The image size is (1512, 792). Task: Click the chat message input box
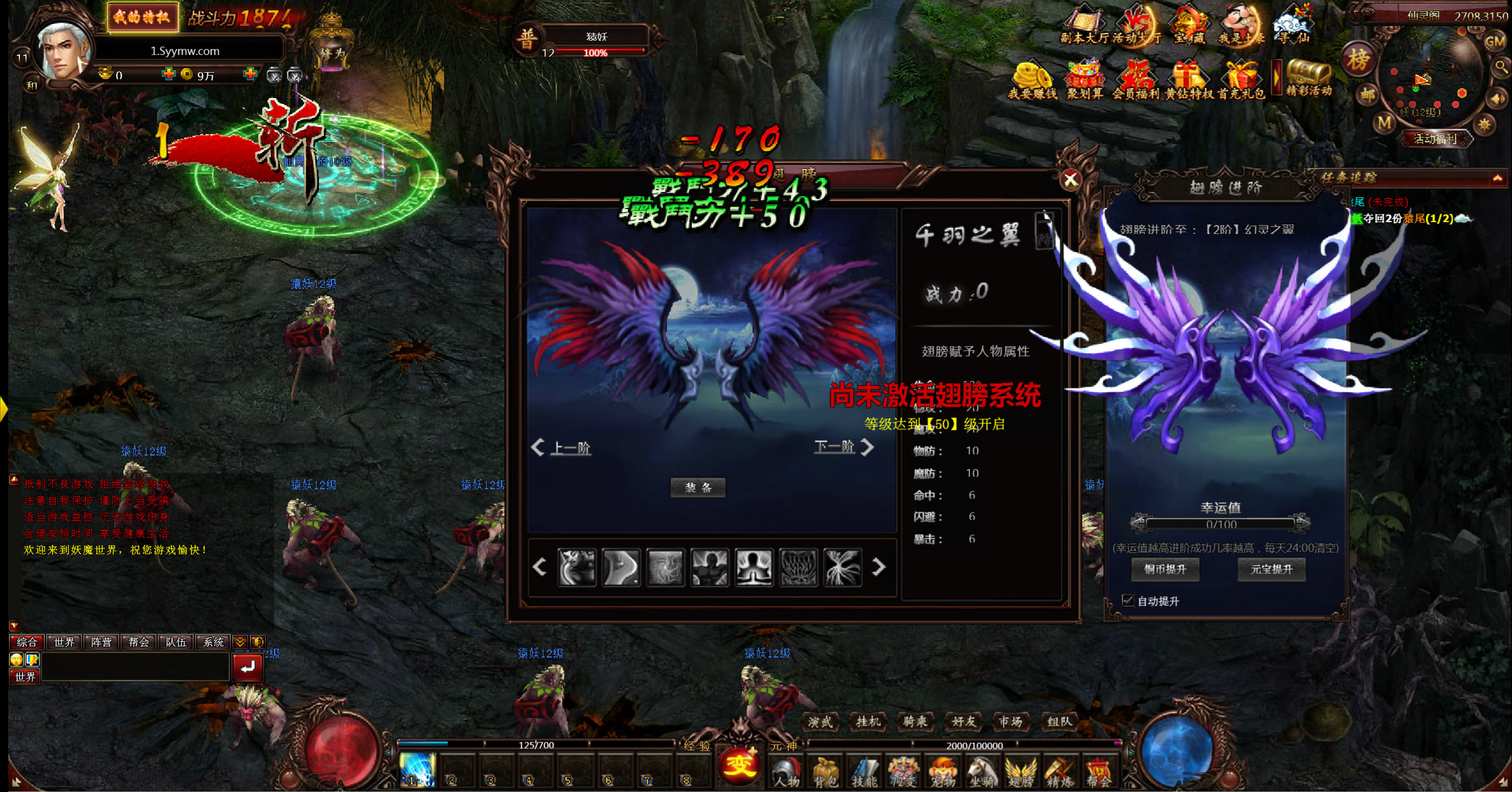click(135, 667)
